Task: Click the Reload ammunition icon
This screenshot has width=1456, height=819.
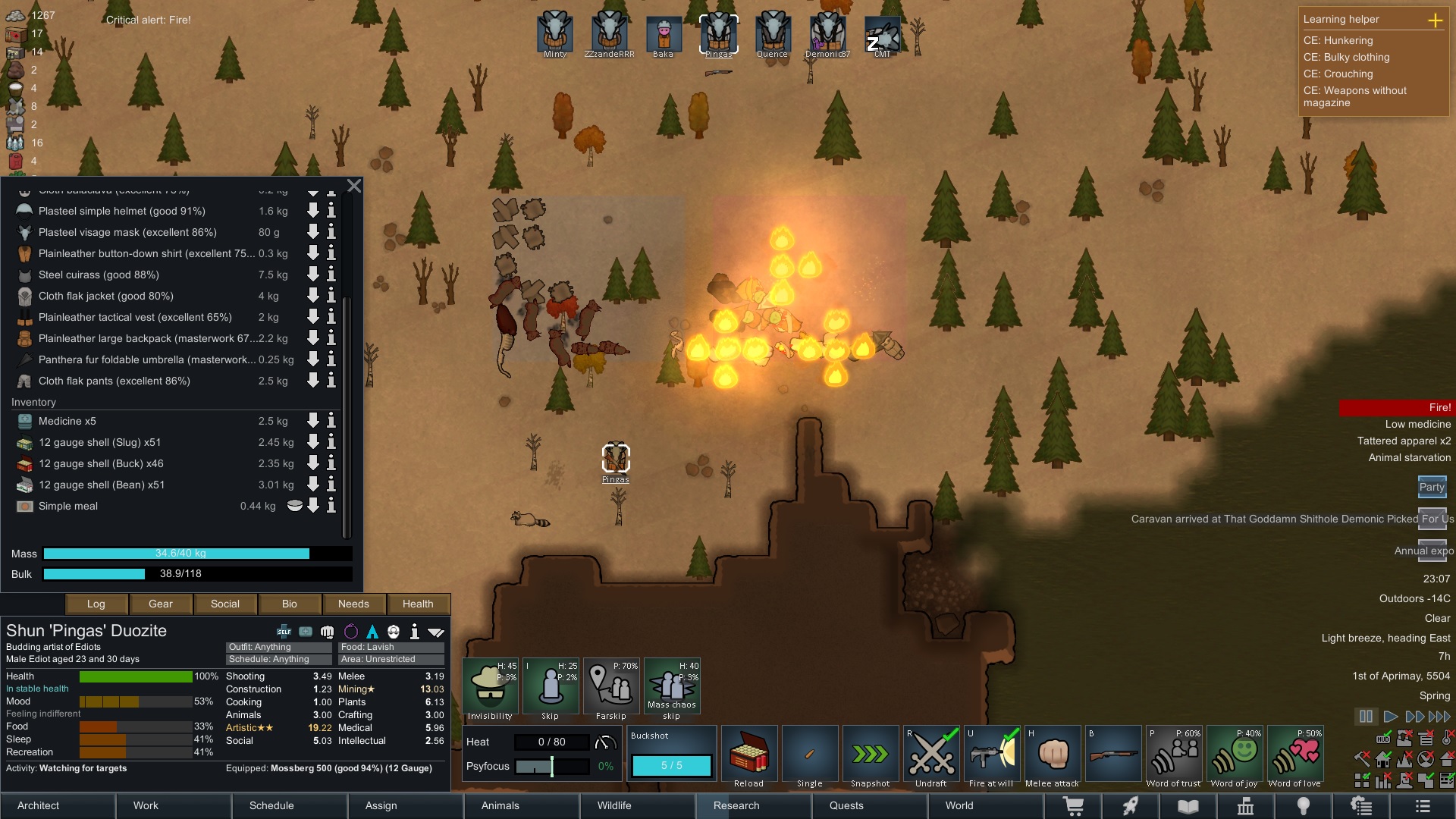Action: coord(748,753)
